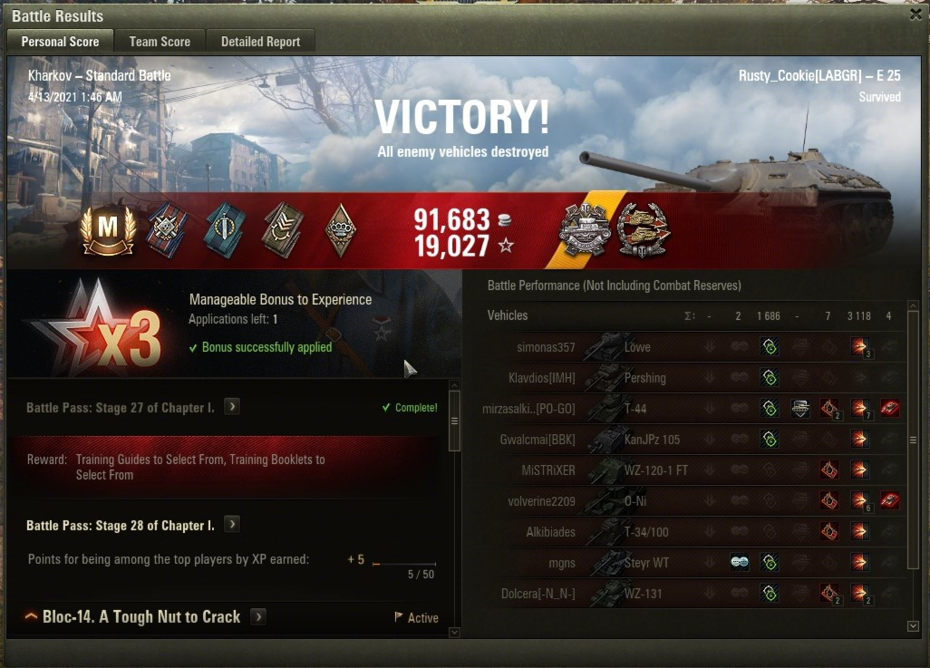Select the Personal Score tab
The image size is (930, 668).
60,41
